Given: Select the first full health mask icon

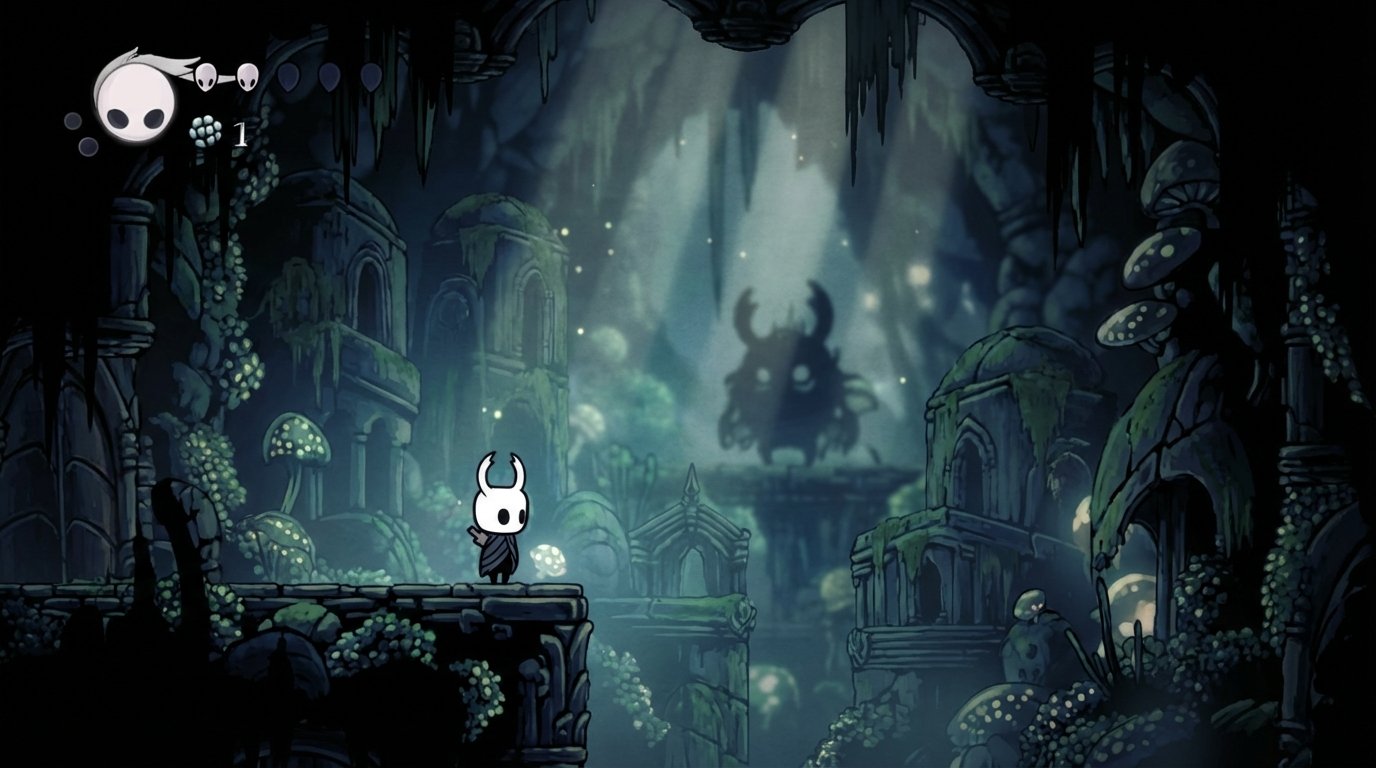Looking at the screenshot, I should pyautogui.click(x=205, y=76).
